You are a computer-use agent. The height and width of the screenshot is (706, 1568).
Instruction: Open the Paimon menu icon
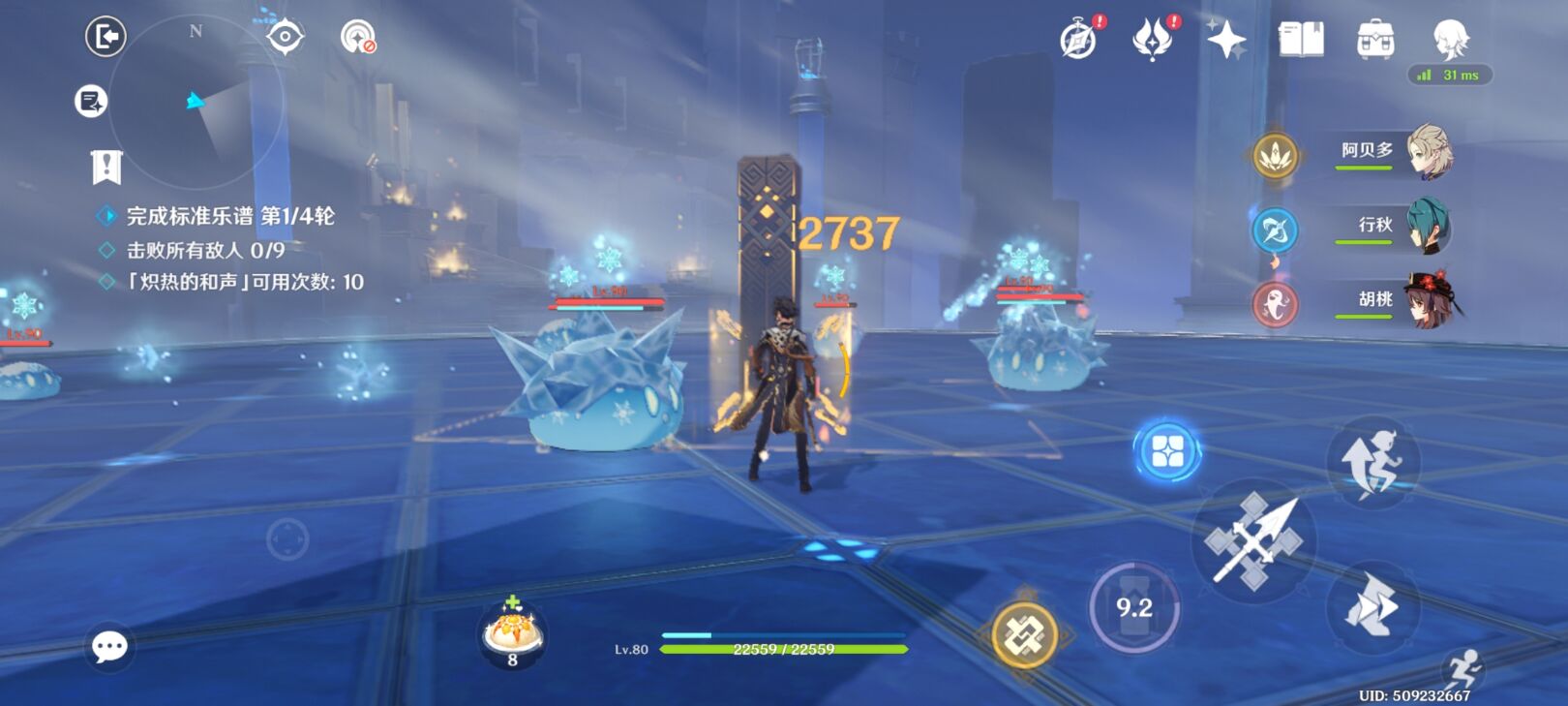(1450, 39)
